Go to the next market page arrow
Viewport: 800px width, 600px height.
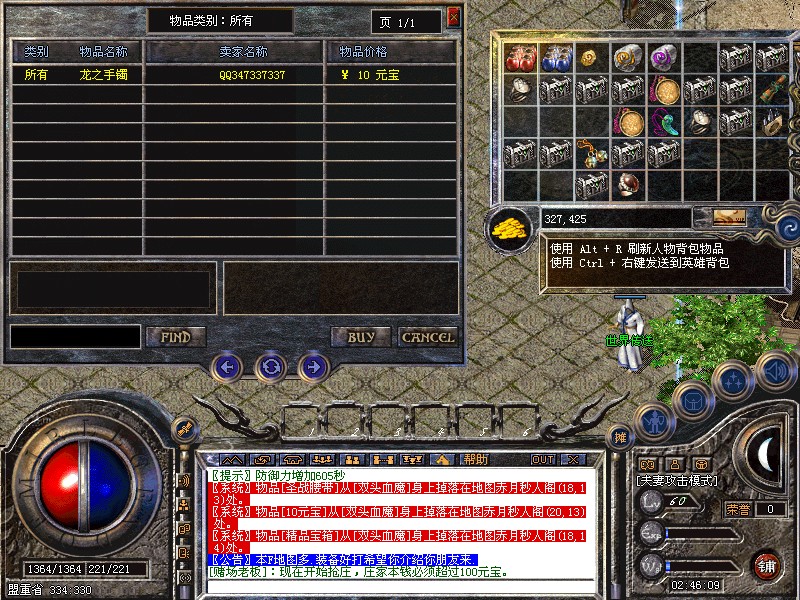click(x=313, y=367)
